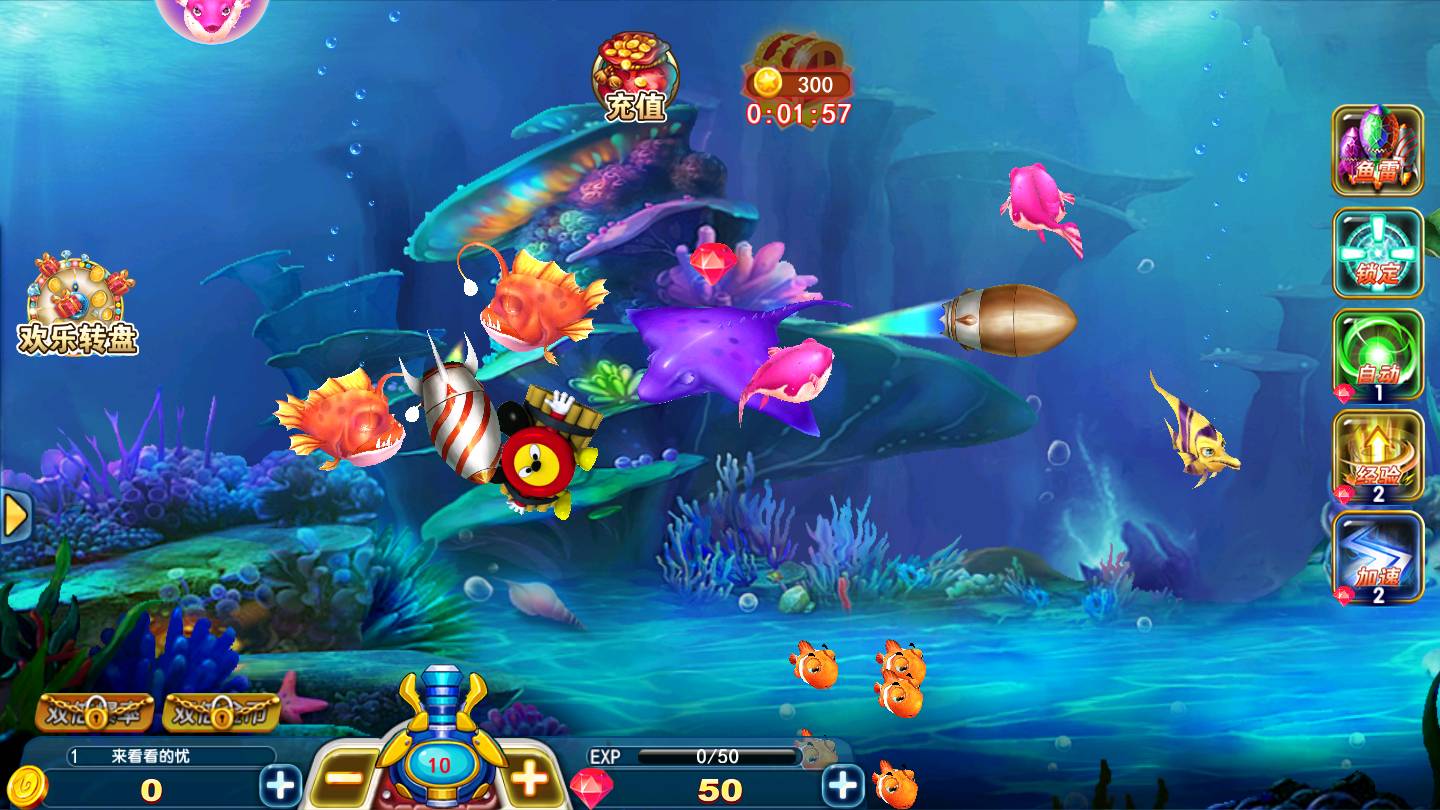The height and width of the screenshot is (810, 1440).
Task: Add more gold coins
Action: pos(281,786)
